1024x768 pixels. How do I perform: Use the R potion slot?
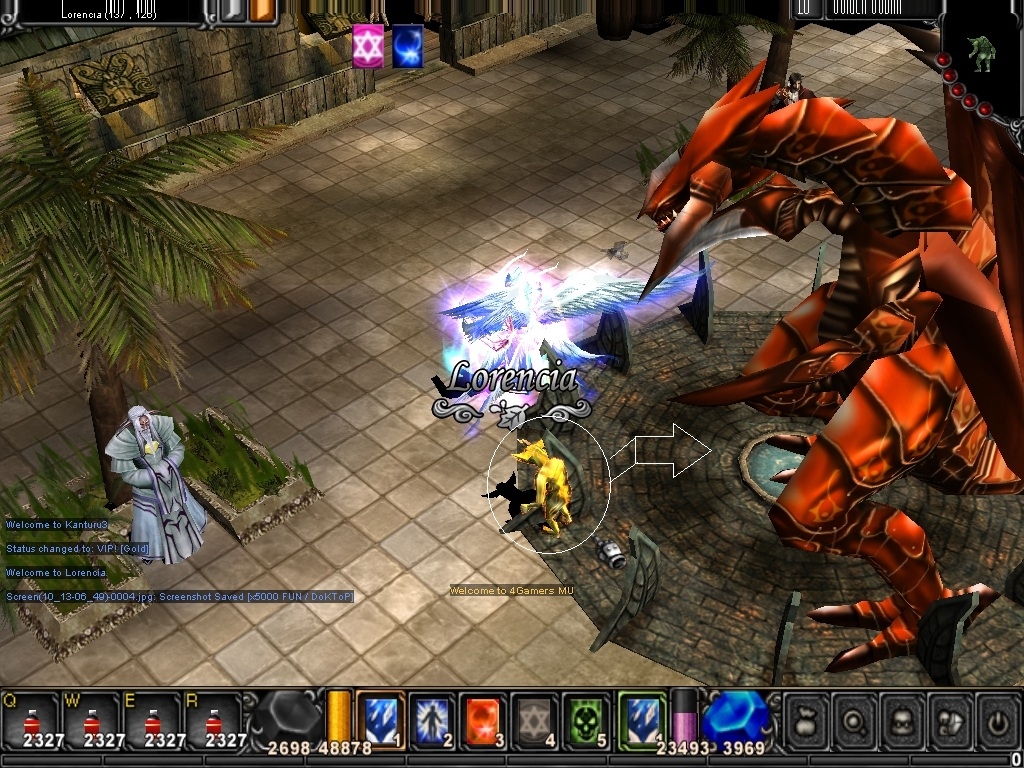[213, 720]
